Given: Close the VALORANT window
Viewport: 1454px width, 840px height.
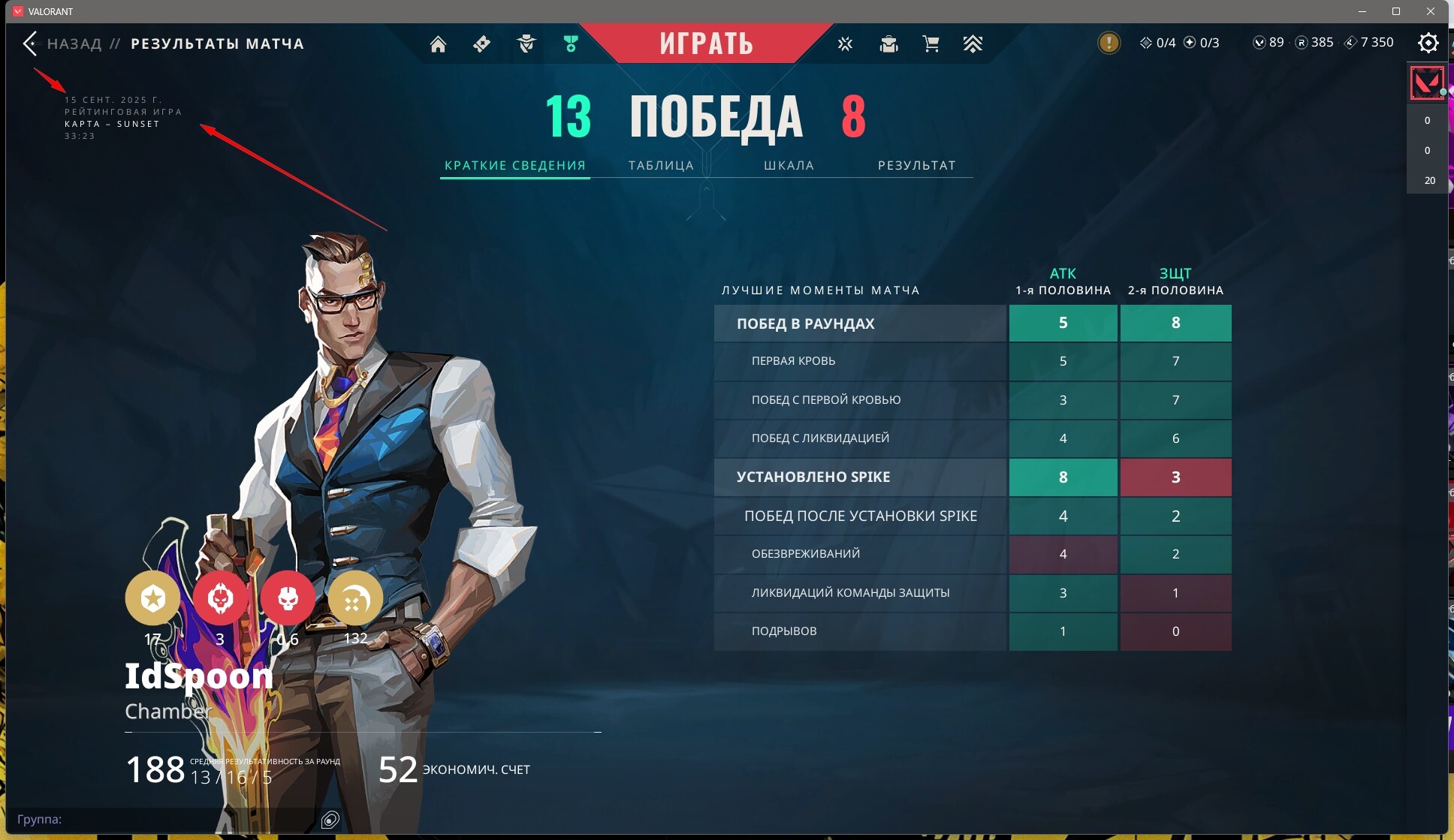Looking at the screenshot, I should pyautogui.click(x=1431, y=11).
